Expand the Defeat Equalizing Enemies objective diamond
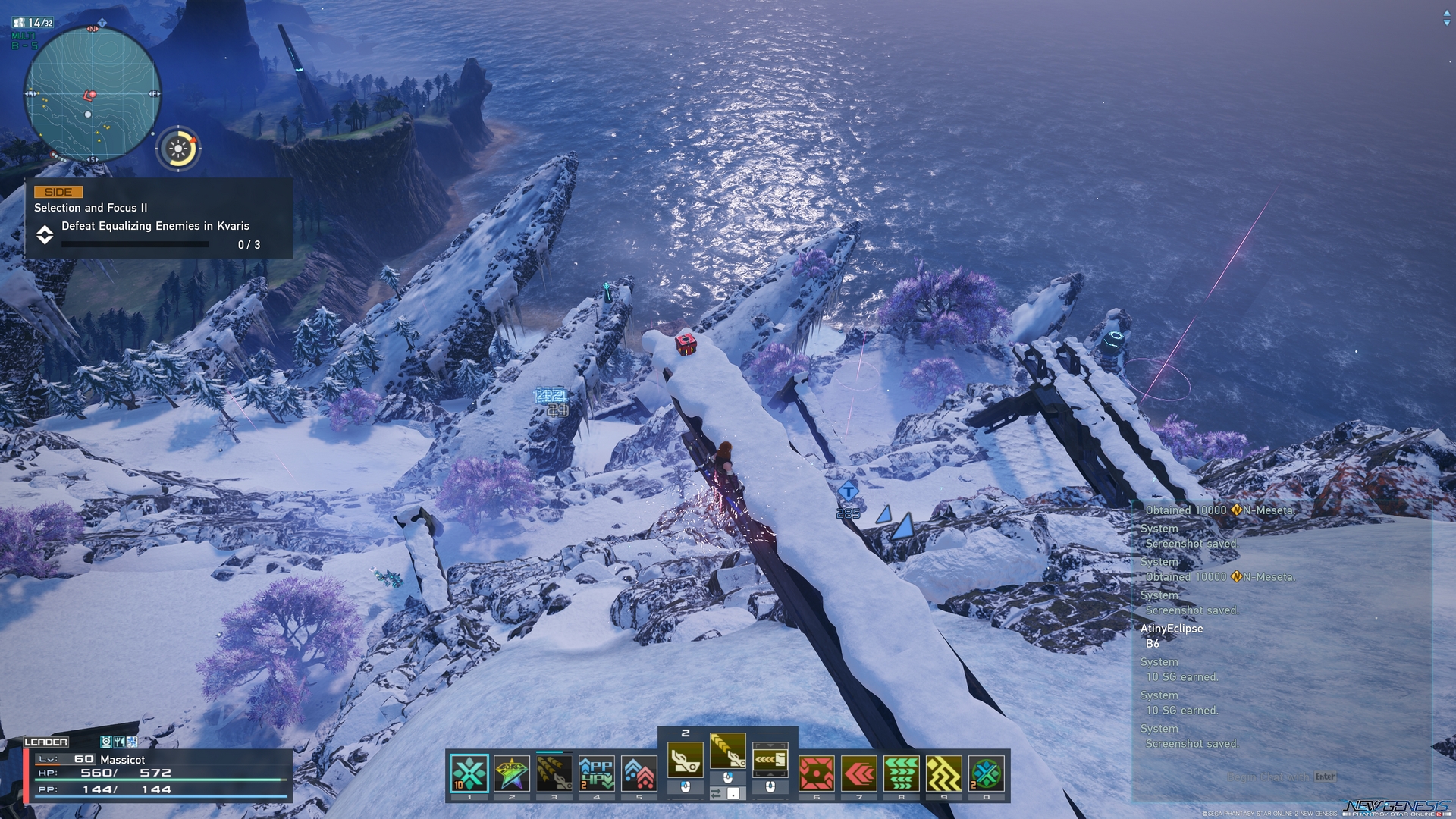This screenshot has width=1456, height=819. coord(45,235)
